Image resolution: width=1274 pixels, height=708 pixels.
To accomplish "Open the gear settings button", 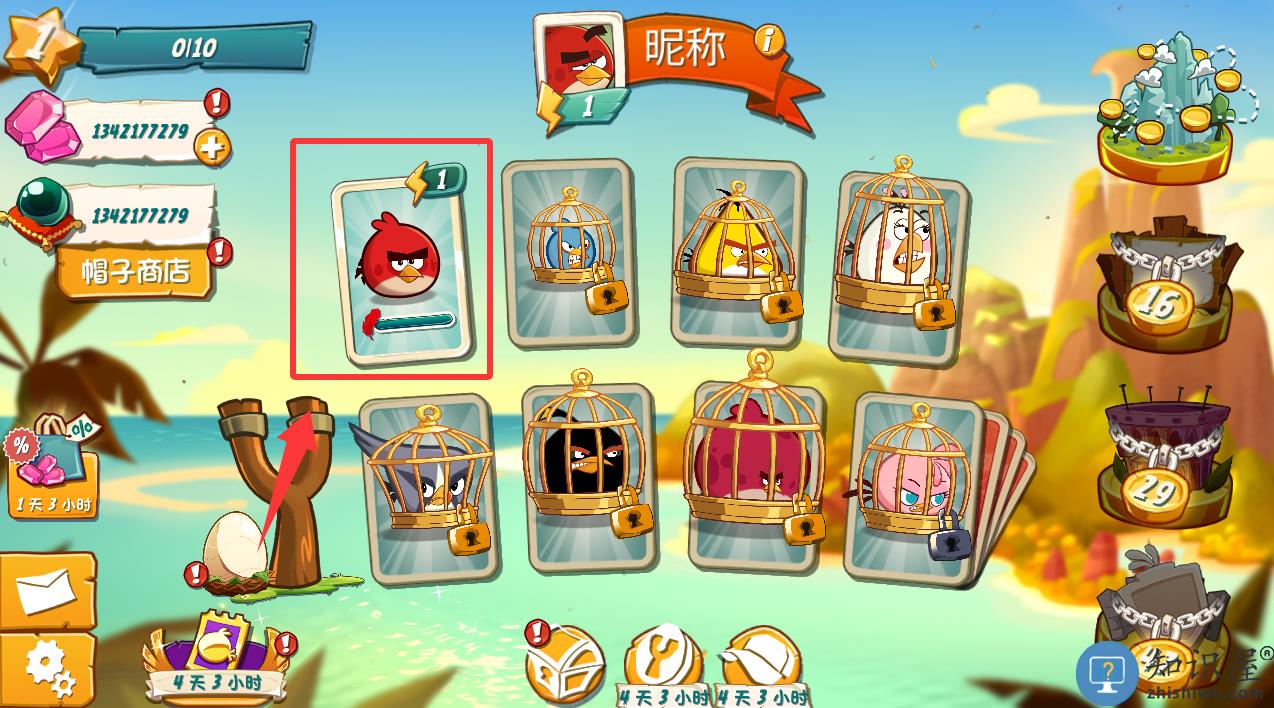I will [x=46, y=667].
